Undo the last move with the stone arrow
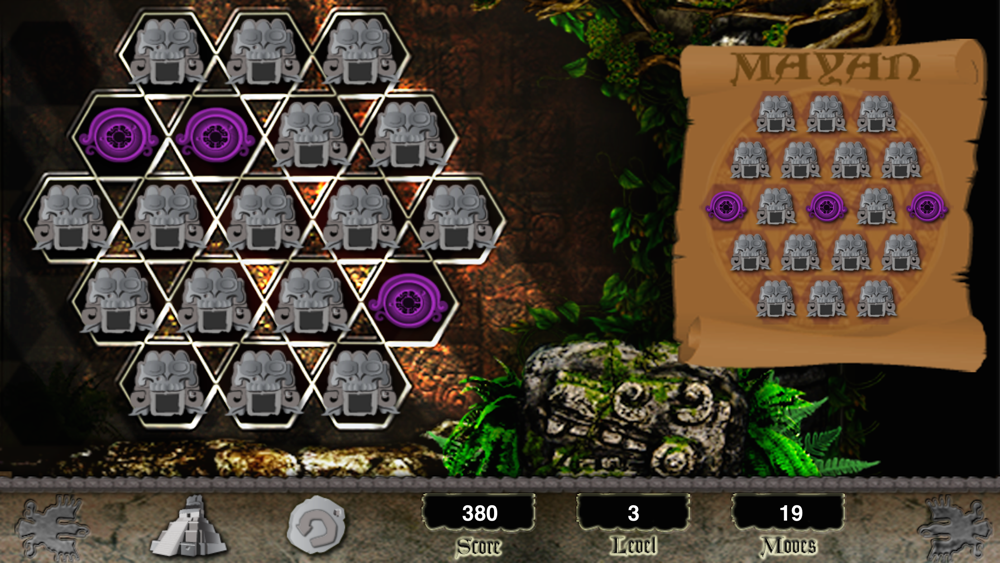This screenshot has height=563, width=1000. click(316, 525)
